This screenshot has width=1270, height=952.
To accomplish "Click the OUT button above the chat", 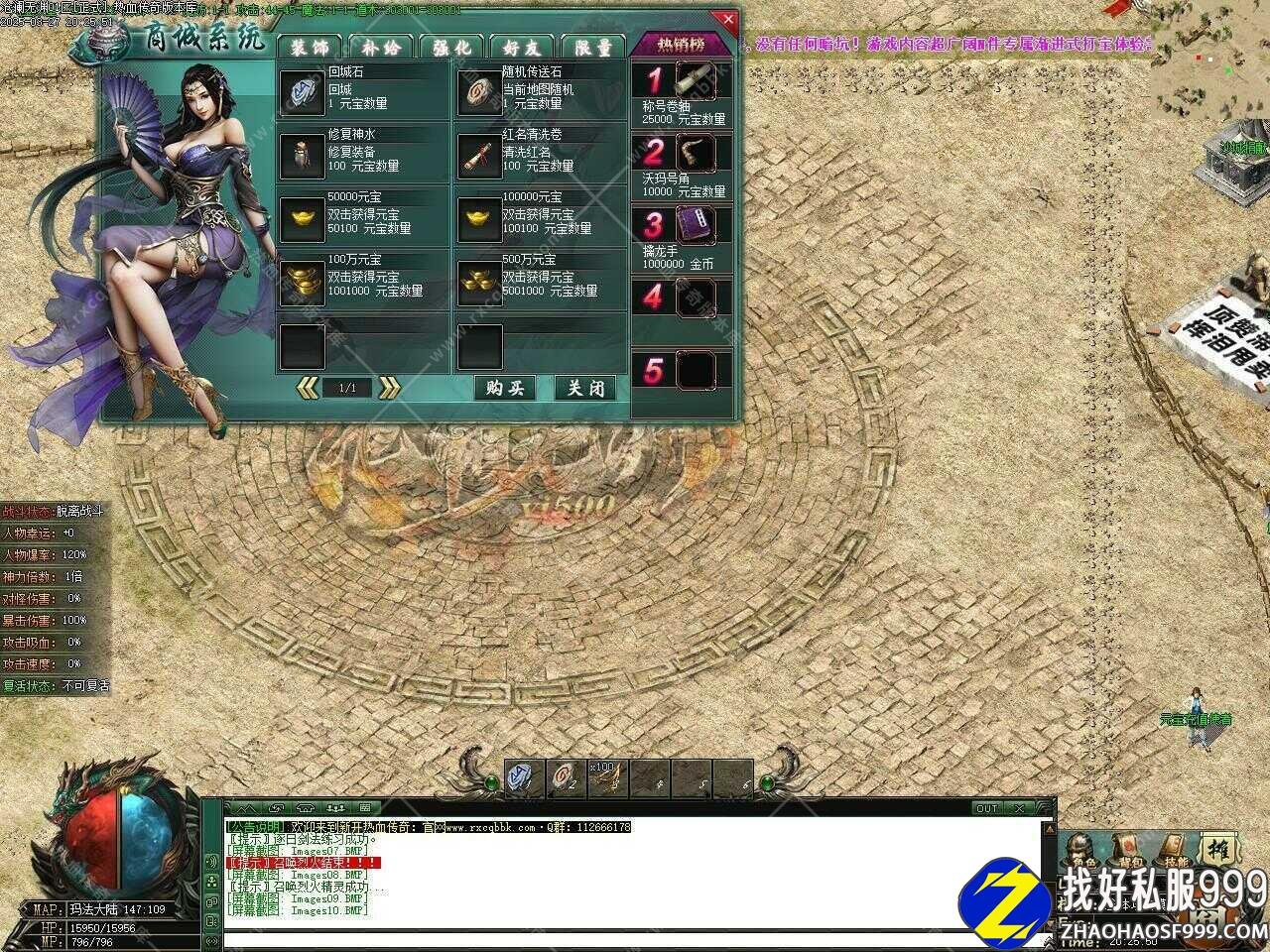I will [987, 808].
